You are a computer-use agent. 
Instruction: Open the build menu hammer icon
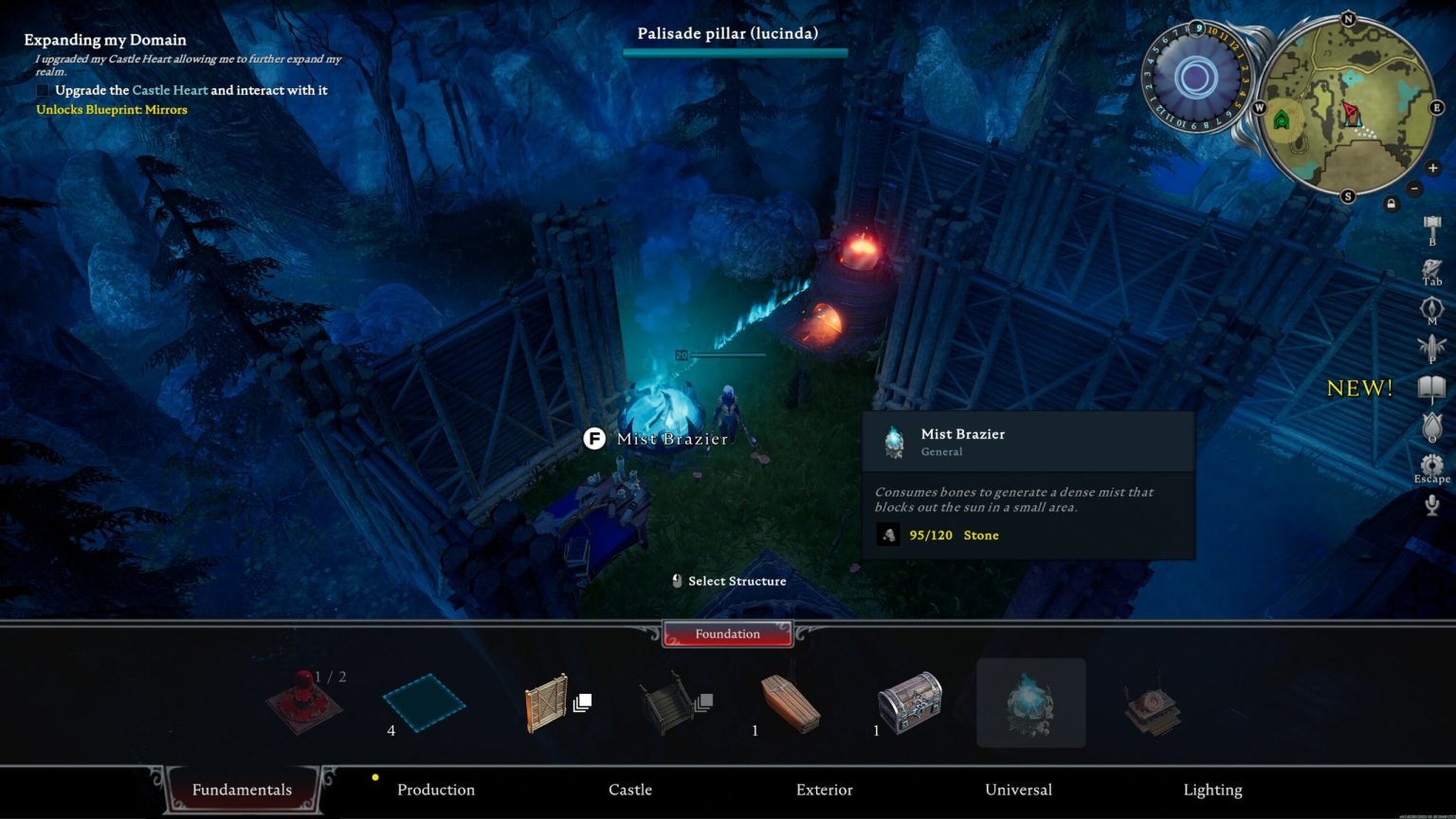point(1431,223)
